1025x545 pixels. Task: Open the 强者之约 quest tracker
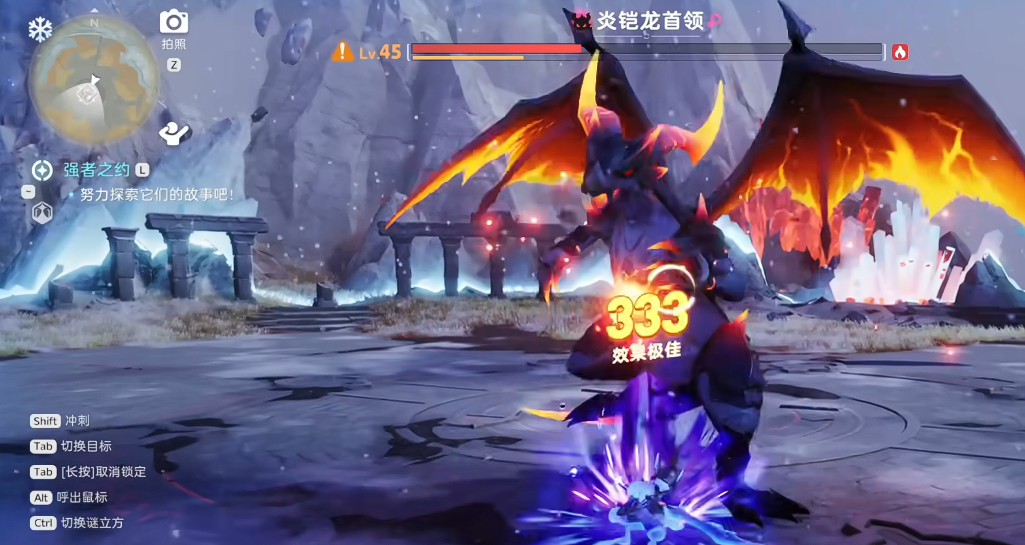point(97,170)
